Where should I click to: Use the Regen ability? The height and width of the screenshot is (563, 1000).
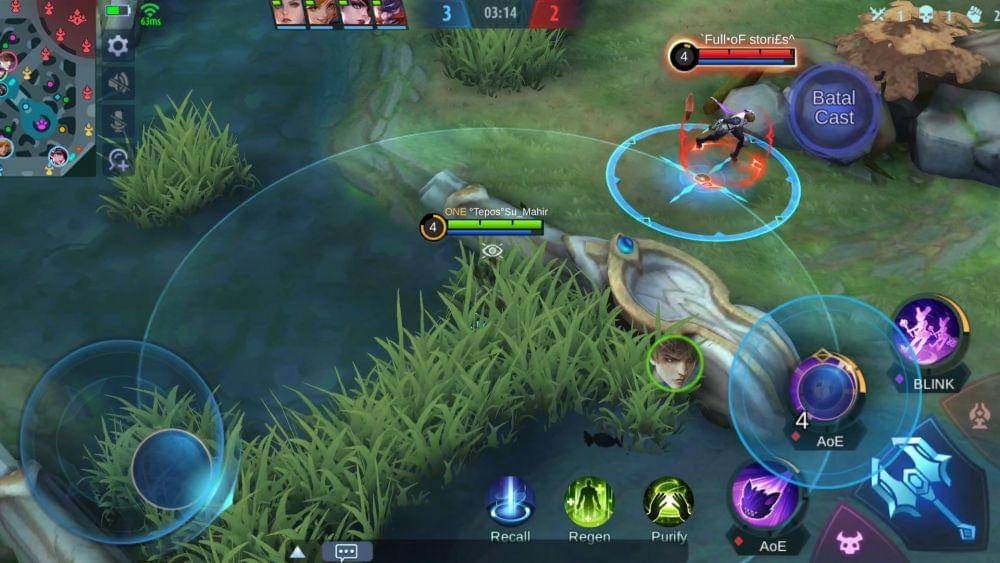[x=589, y=502]
